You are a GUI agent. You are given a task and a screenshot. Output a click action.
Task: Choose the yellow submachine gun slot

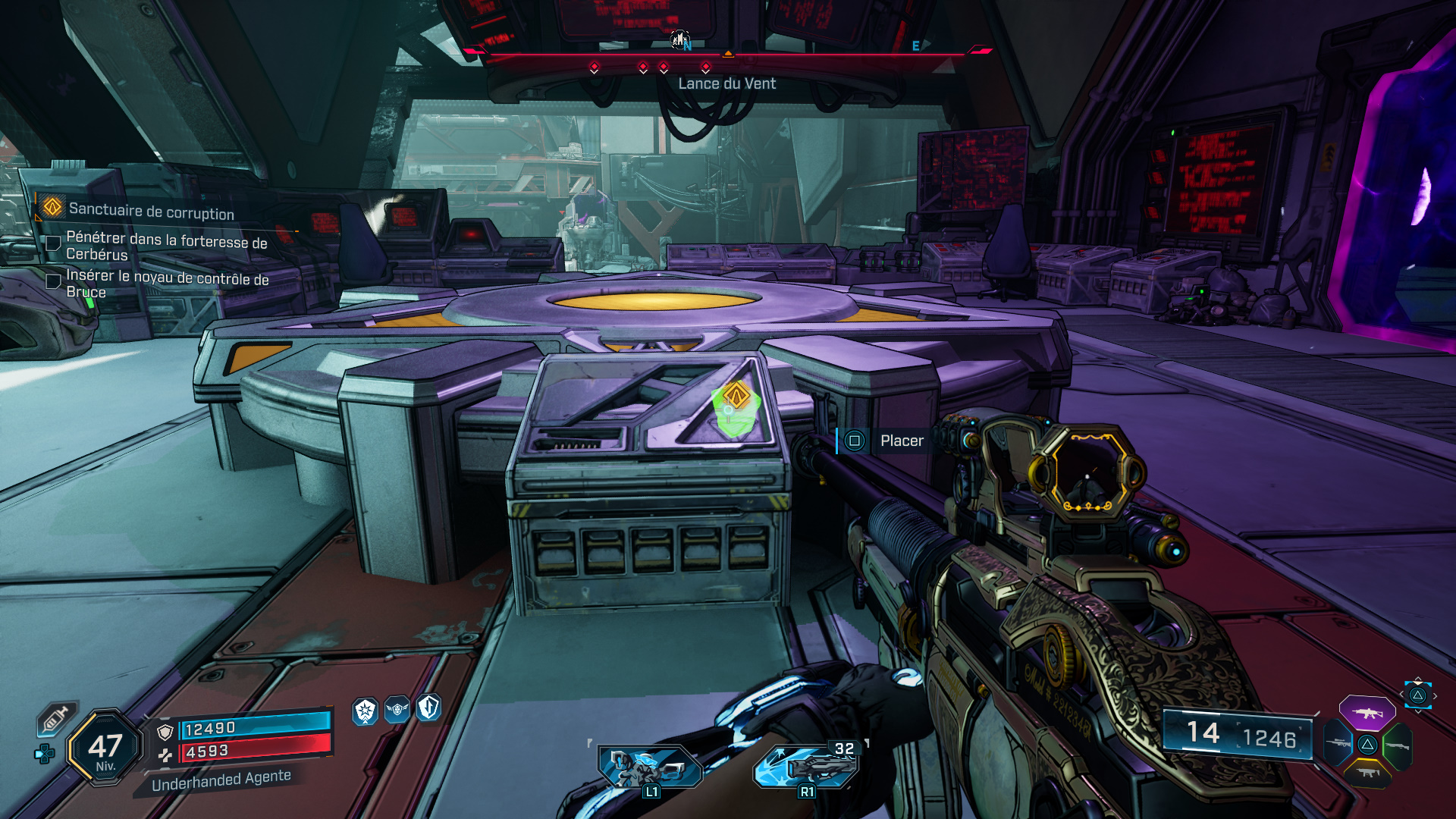tap(1367, 773)
